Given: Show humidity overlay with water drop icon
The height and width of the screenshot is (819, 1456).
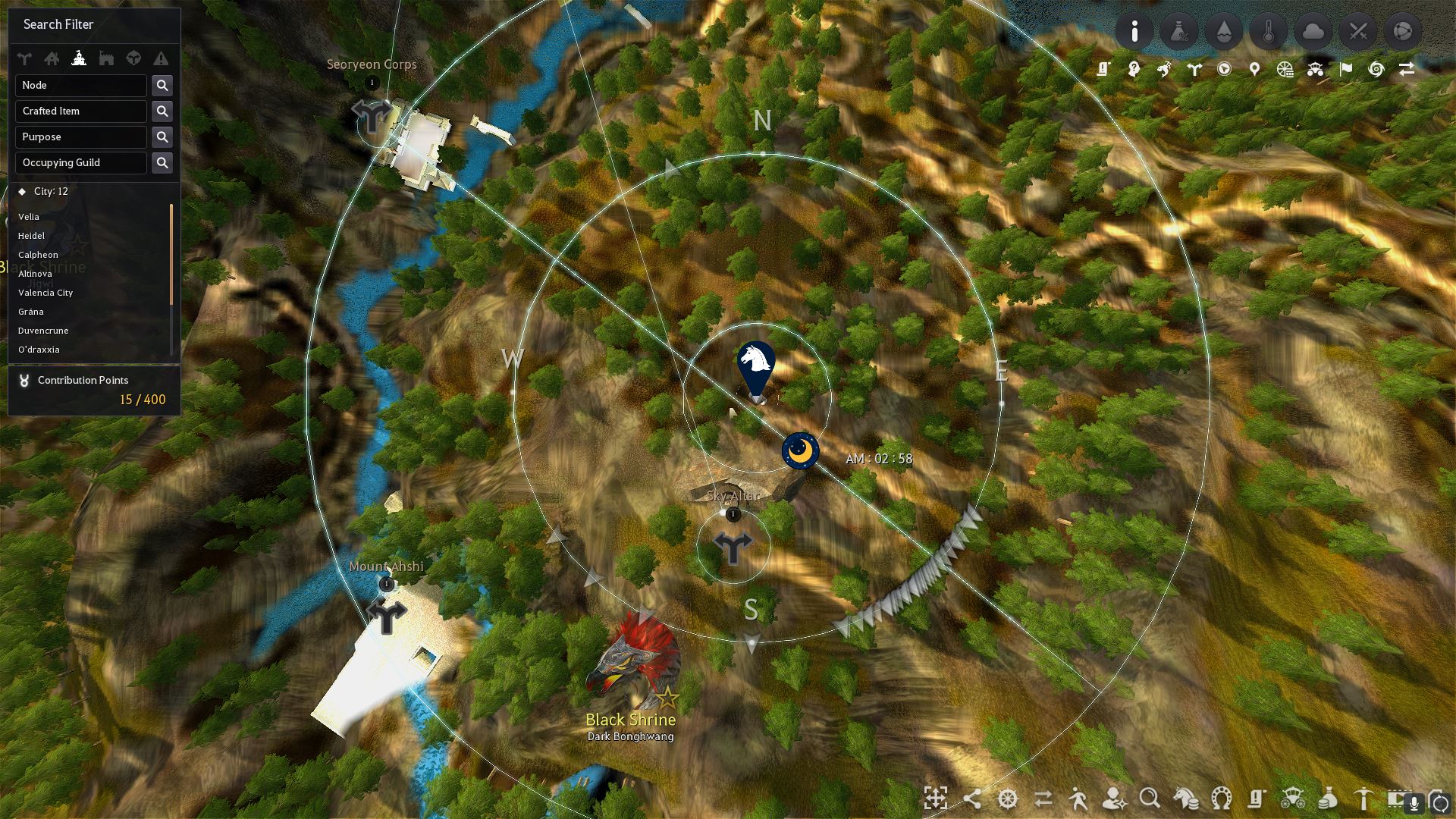Looking at the screenshot, I should pyautogui.click(x=1224, y=31).
